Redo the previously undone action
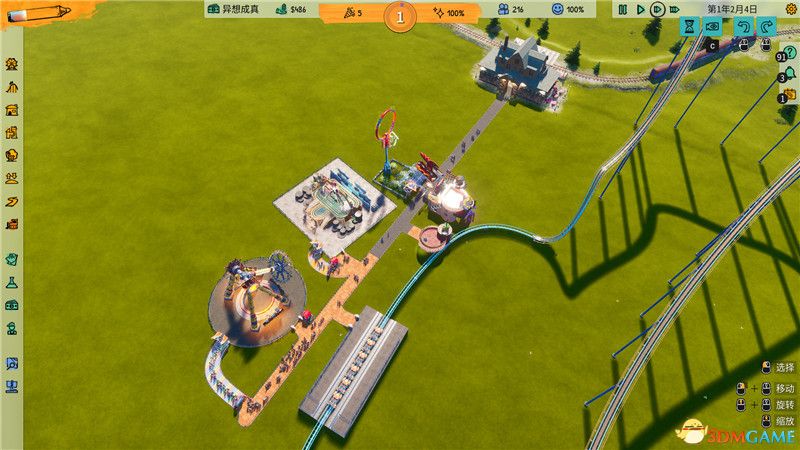 (x=765, y=27)
